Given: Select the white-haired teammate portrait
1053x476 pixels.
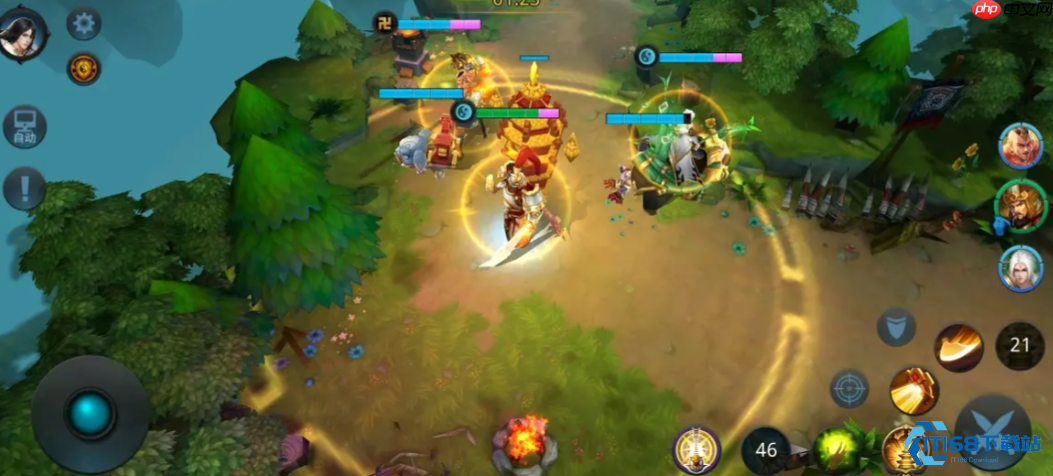Looking at the screenshot, I should [1021, 268].
